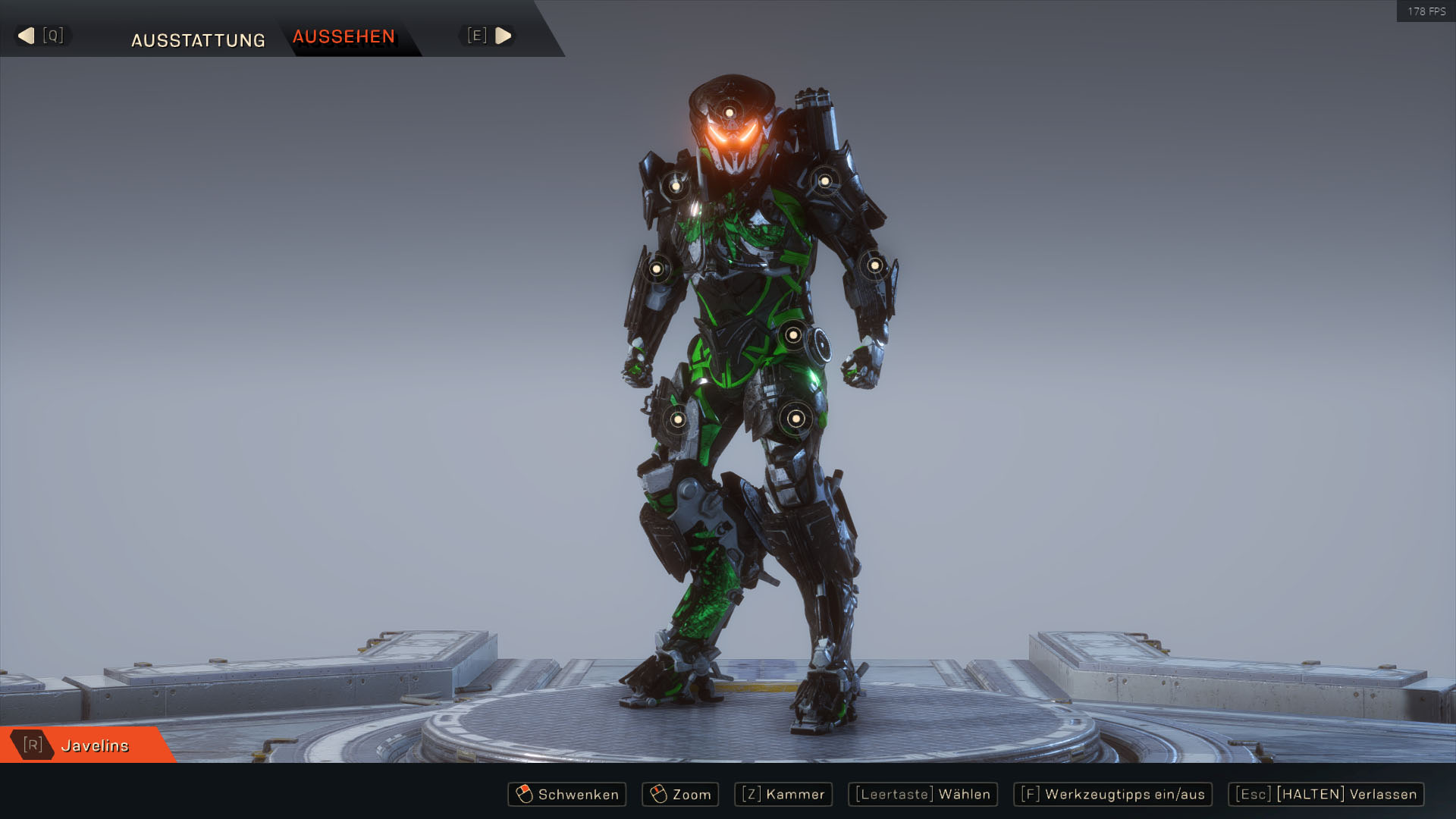This screenshot has height=819, width=1456.
Task: Select the Aussehen tab
Action: [344, 36]
